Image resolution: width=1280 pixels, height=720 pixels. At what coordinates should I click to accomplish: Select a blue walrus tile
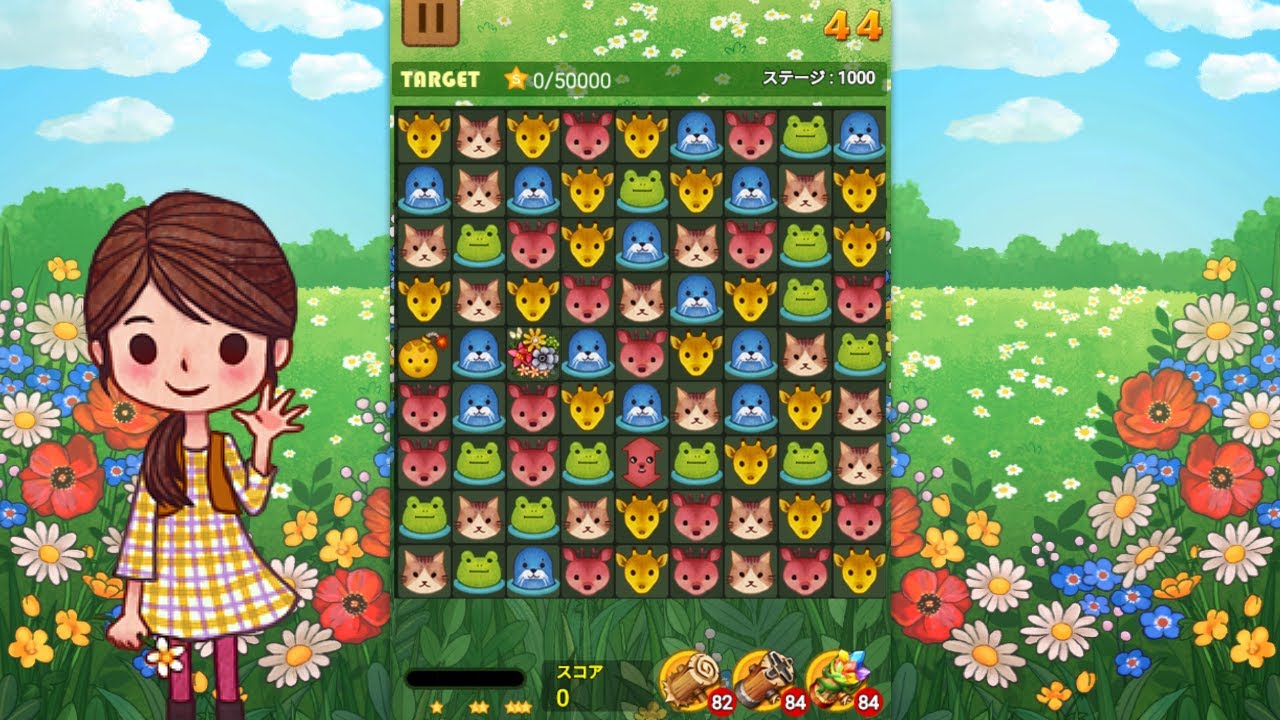coord(425,190)
